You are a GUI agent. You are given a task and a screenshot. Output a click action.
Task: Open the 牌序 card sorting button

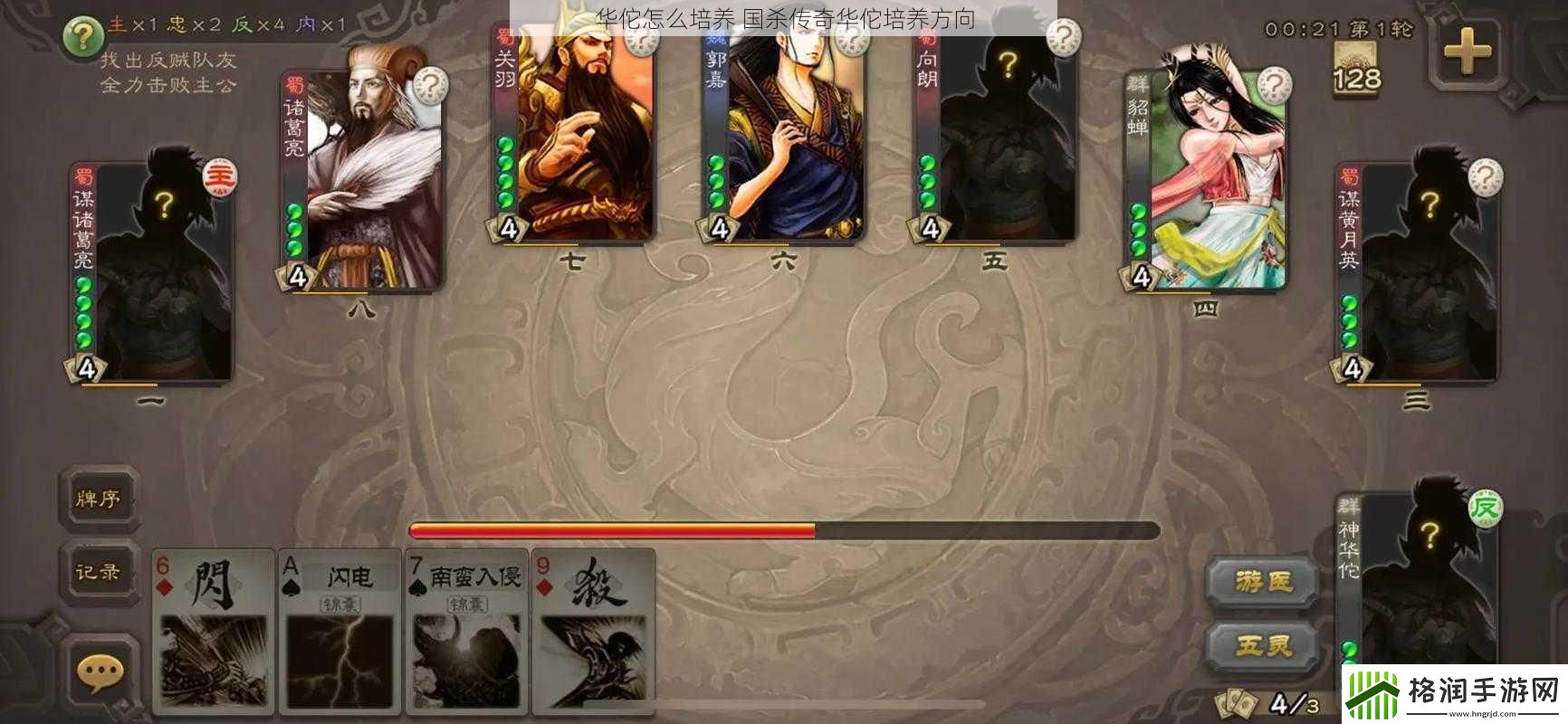point(99,499)
